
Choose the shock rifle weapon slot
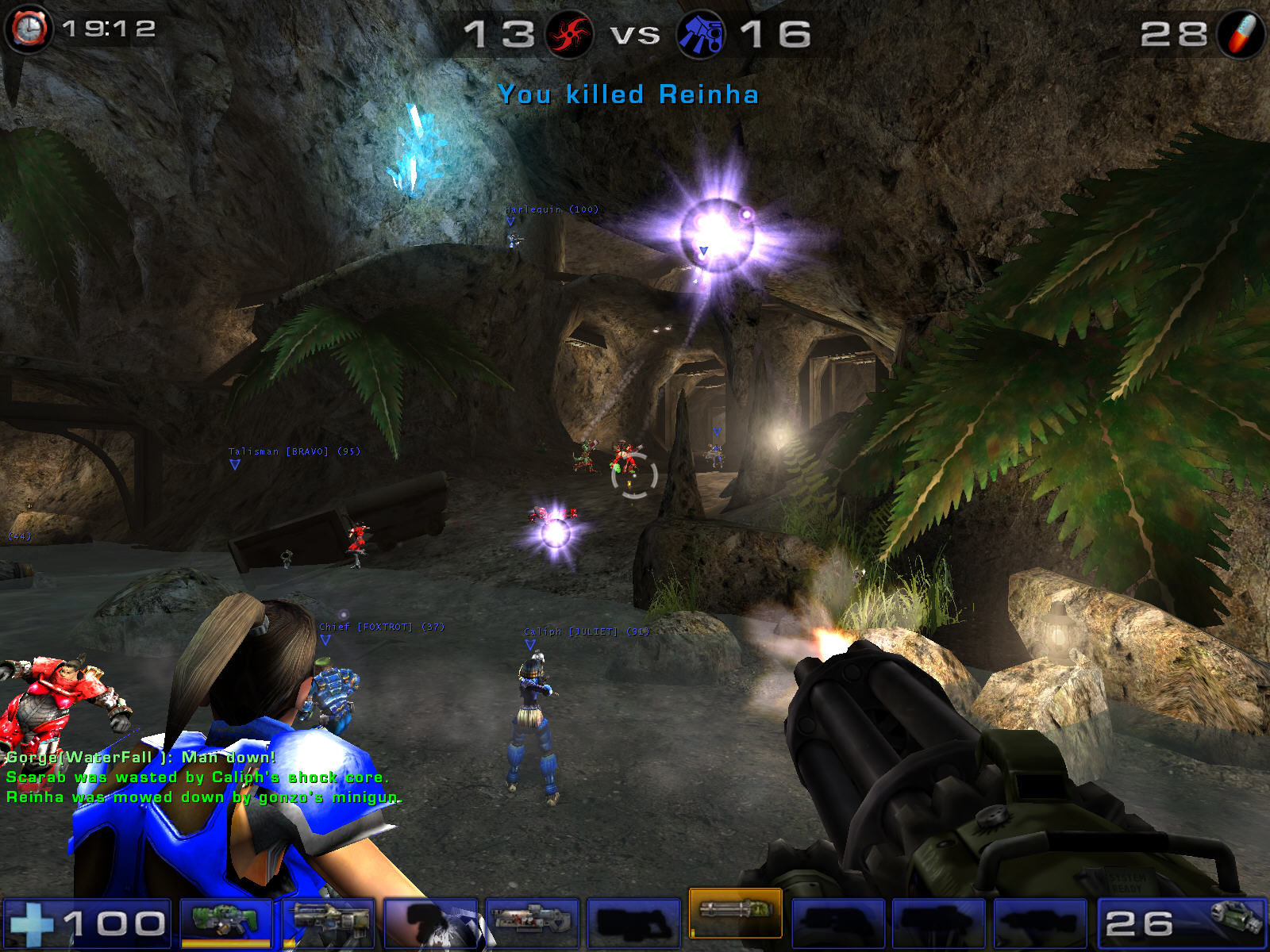coord(531,921)
